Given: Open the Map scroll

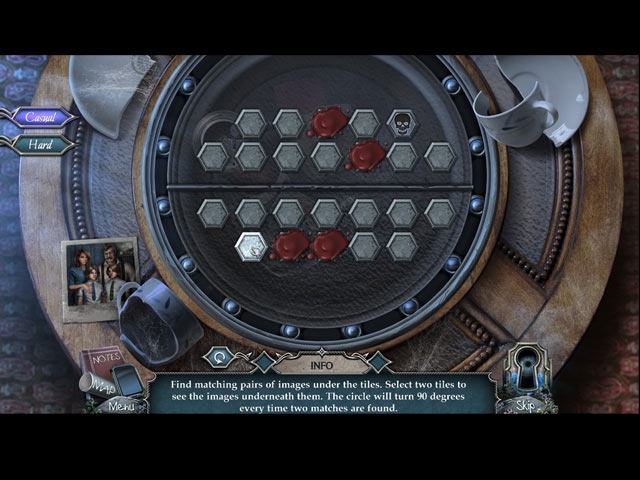Looking at the screenshot, I should coord(96,384).
